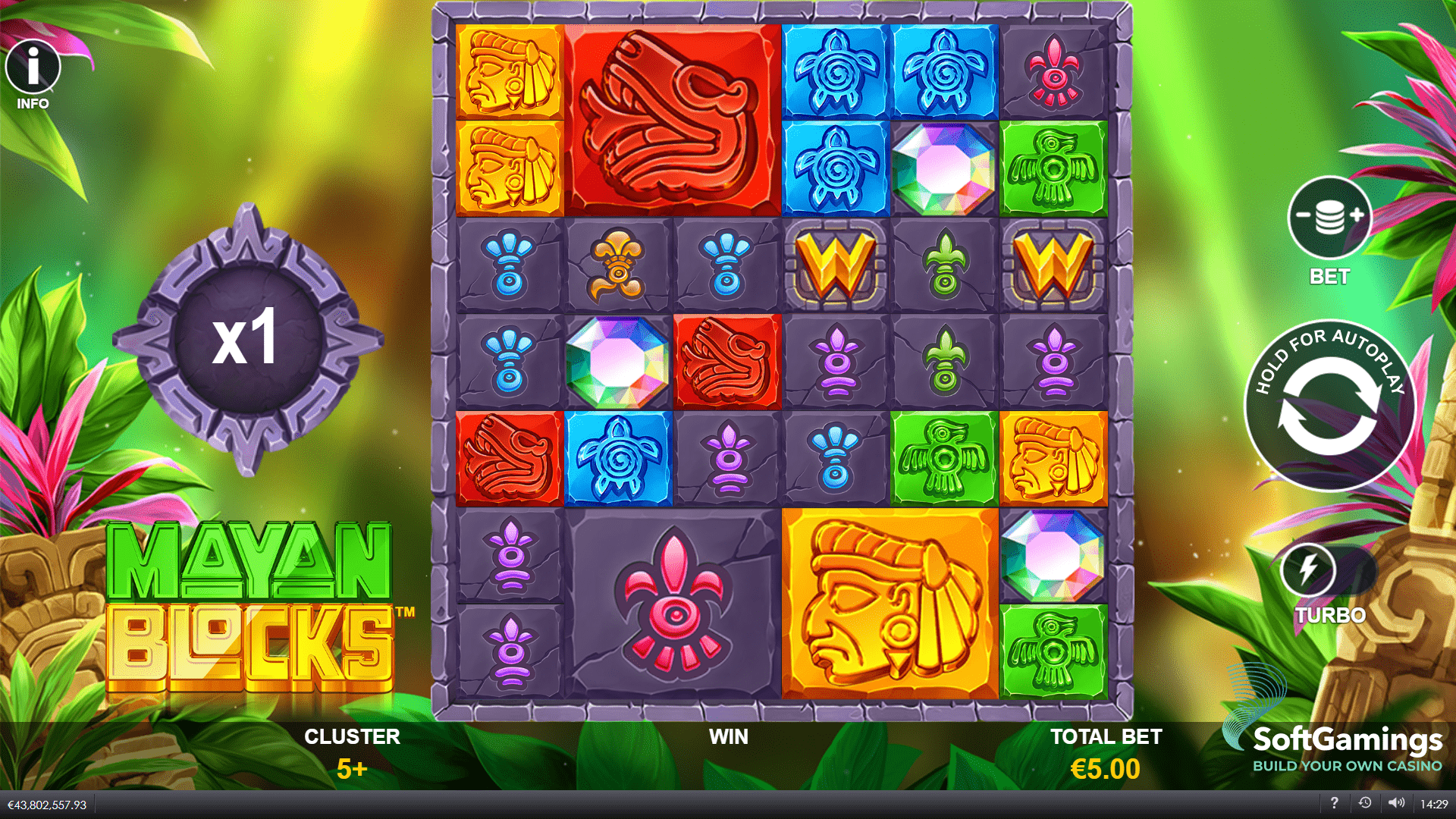Click the blue turtle symbol on top row
1456x819 pixels.
pyautogui.click(x=834, y=71)
